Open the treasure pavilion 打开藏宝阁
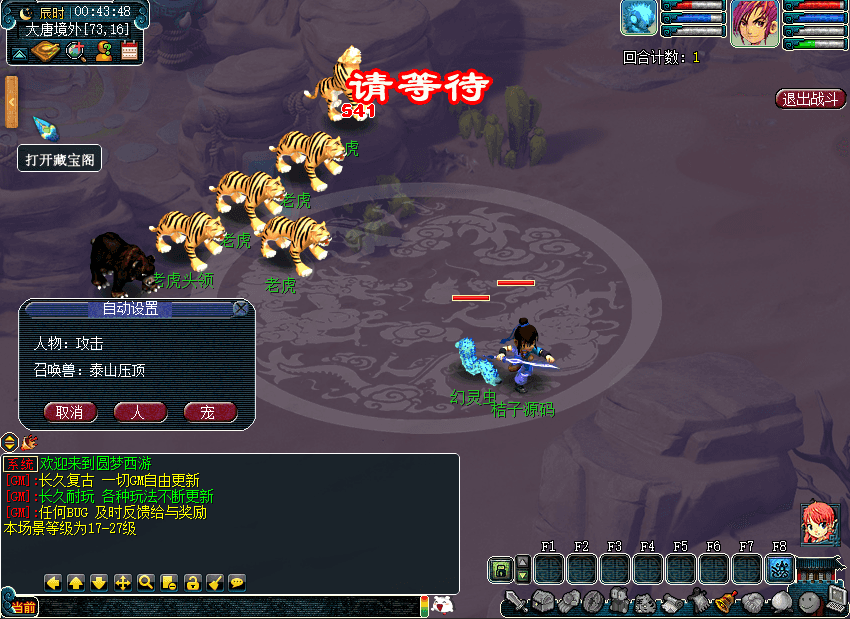Image resolution: width=850 pixels, height=619 pixels. click(x=60, y=159)
